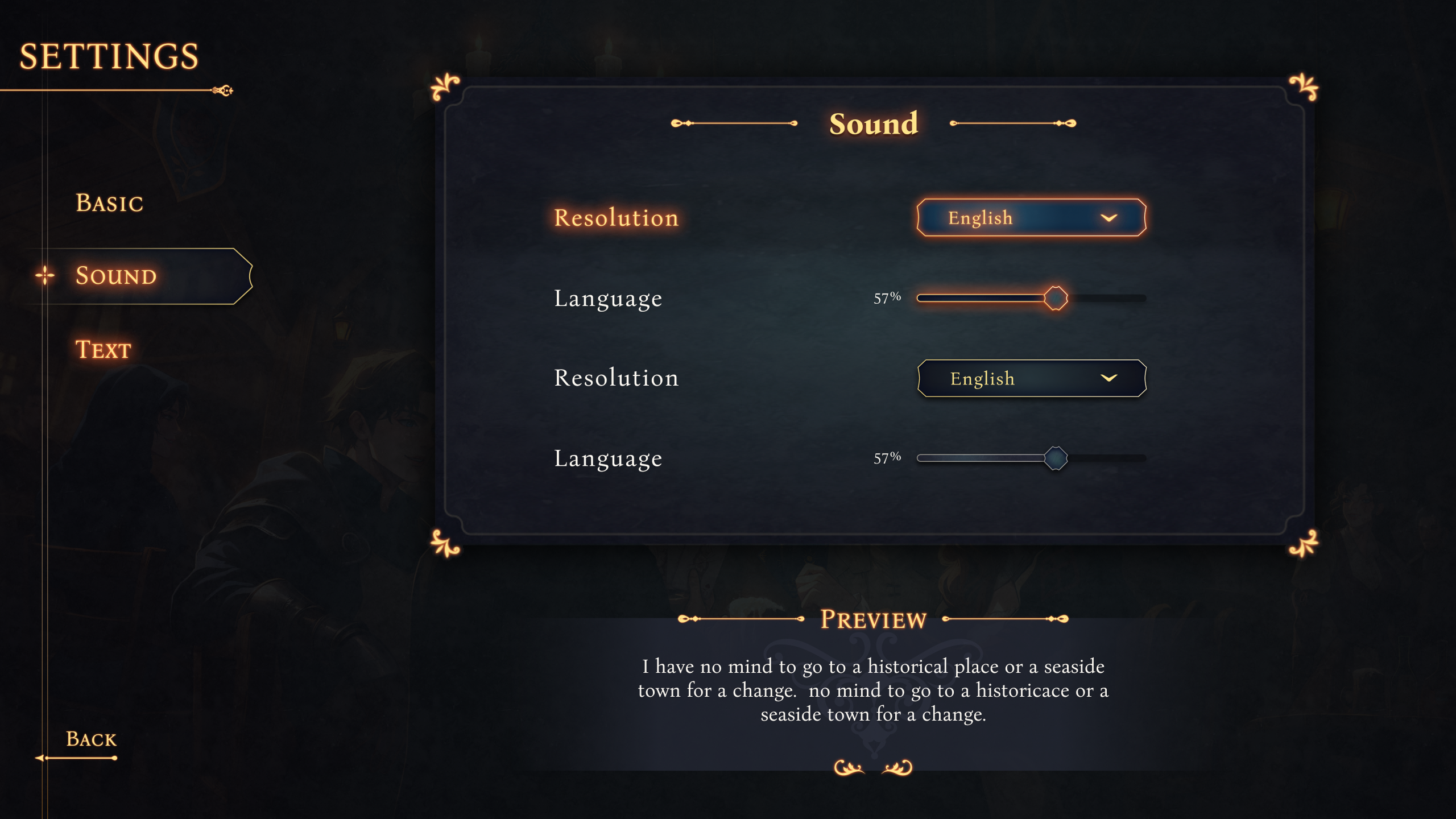Switch to the Basic settings tab
Viewport: 1456px width, 819px height.
pyautogui.click(x=109, y=203)
